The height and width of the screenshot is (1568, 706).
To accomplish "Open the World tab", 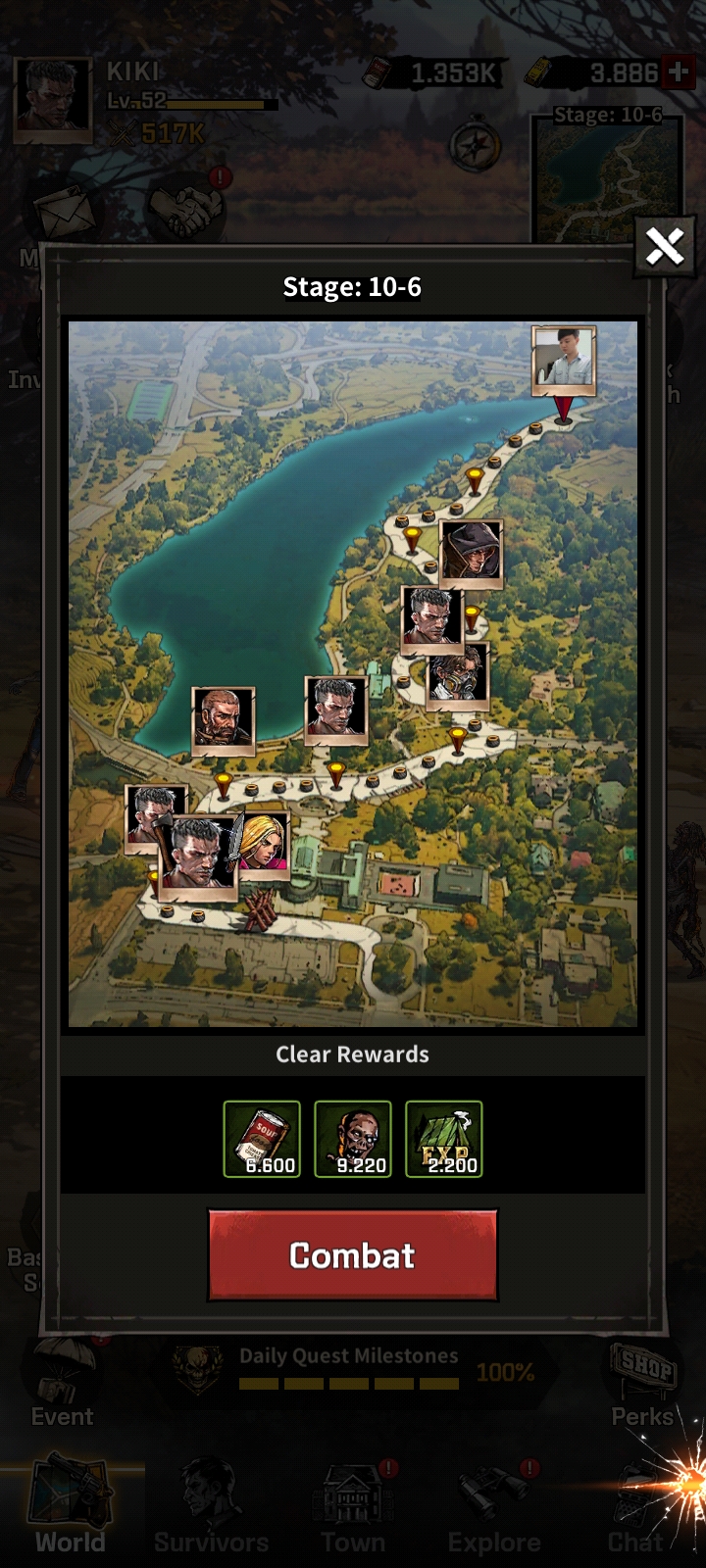I will point(71,1509).
